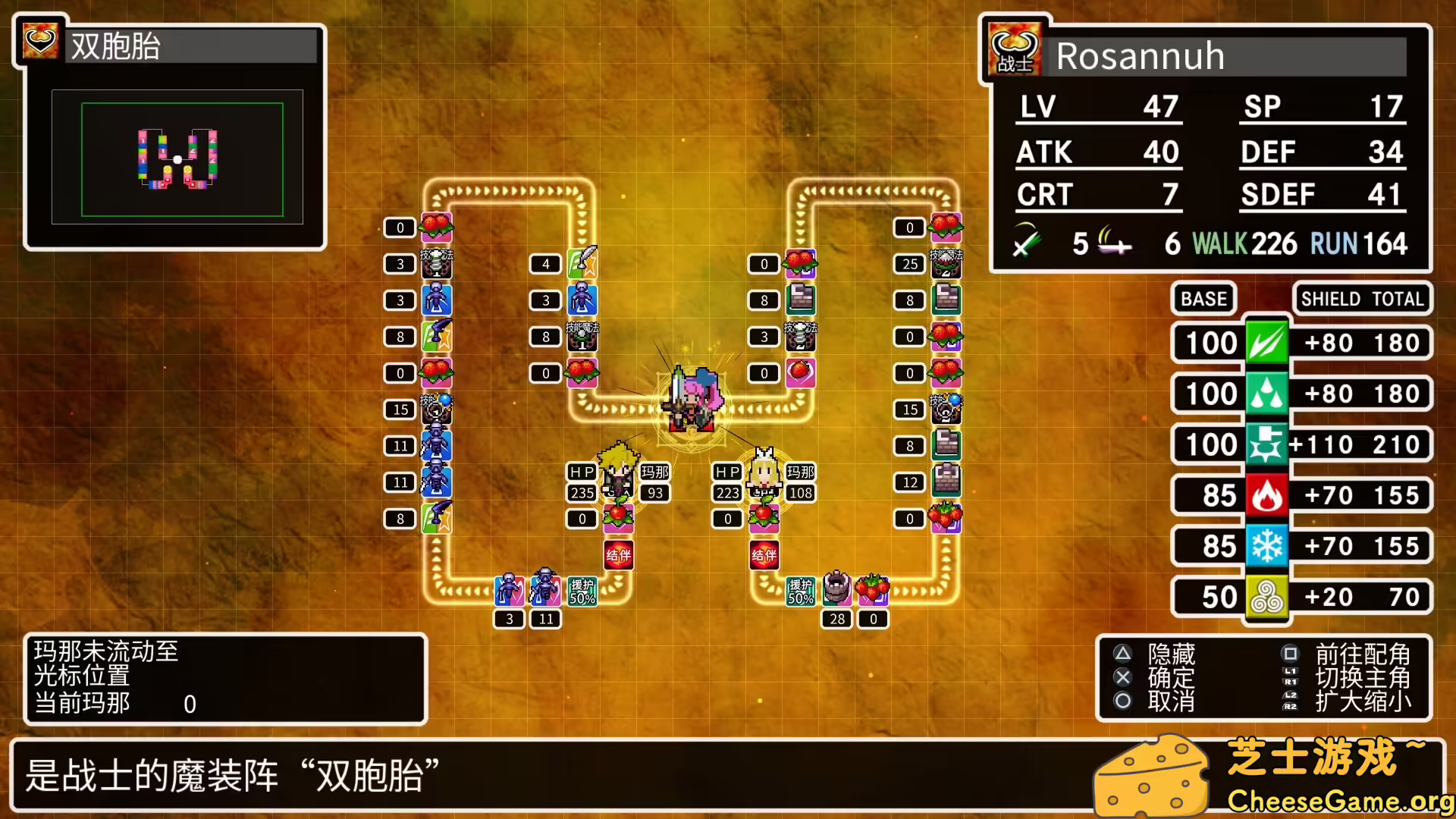
Task: Toggle the left 援护50% support tile
Action: pos(582,589)
